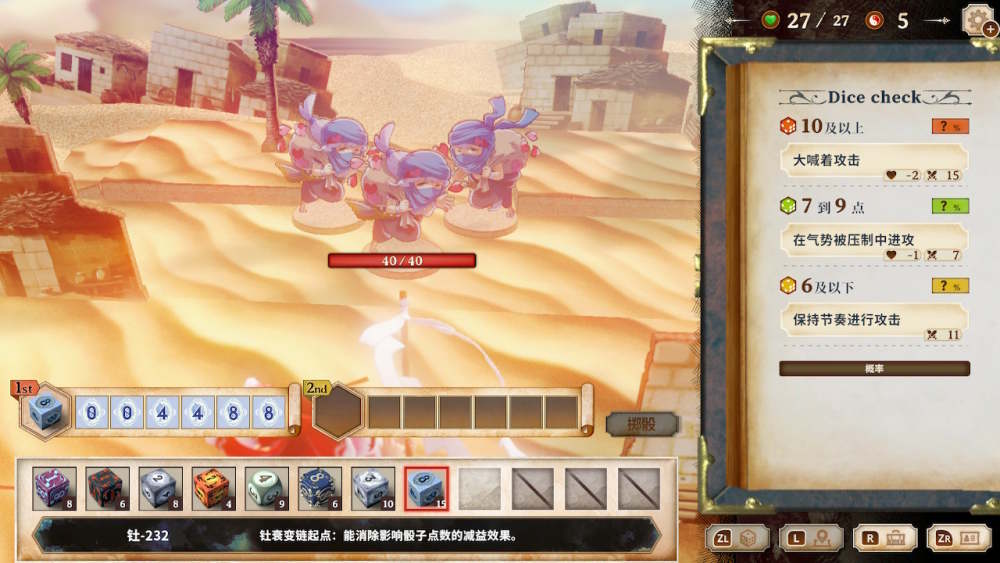Open the 概率 probability bar

(874, 369)
